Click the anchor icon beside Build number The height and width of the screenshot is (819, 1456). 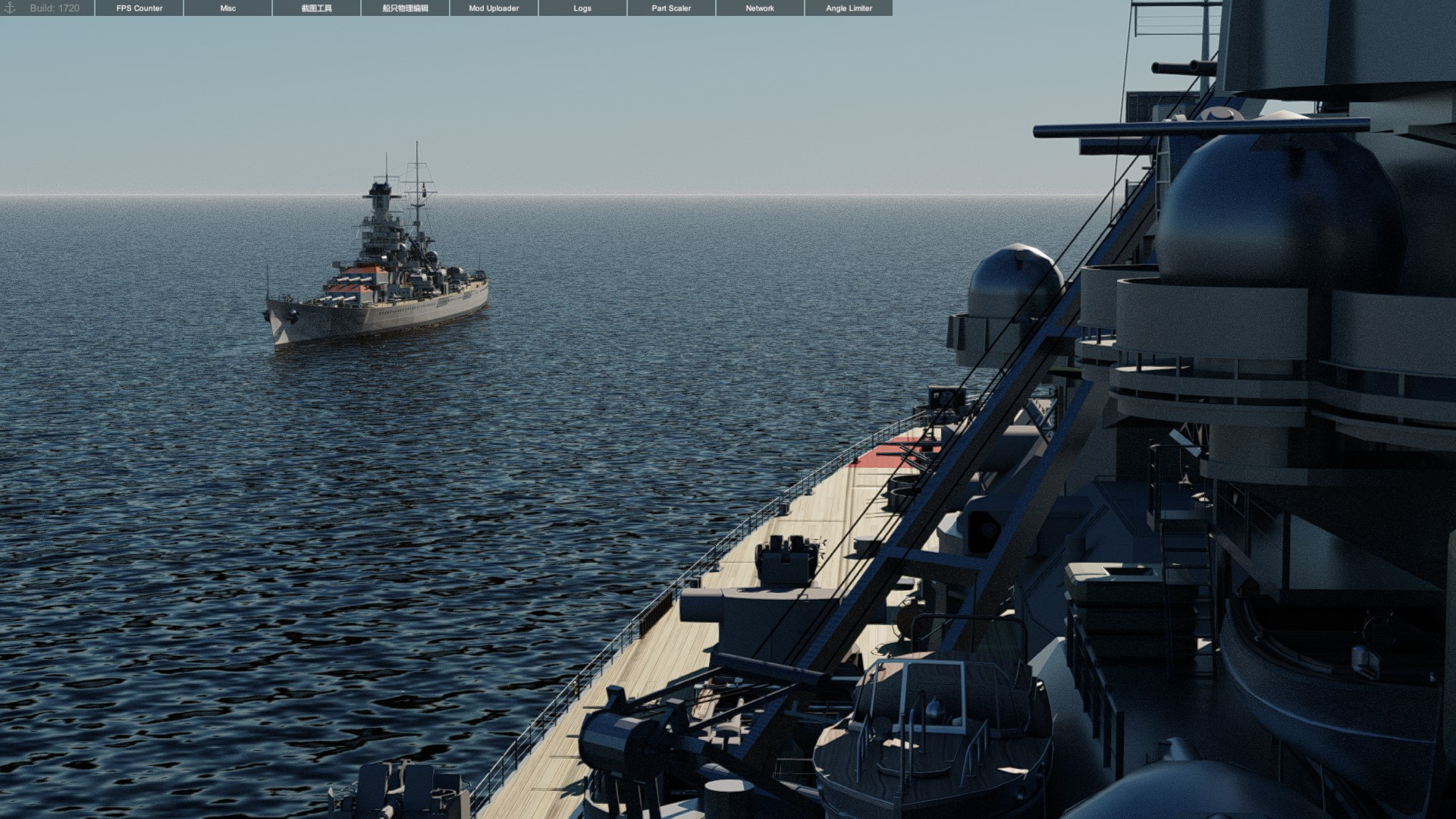[x=10, y=8]
